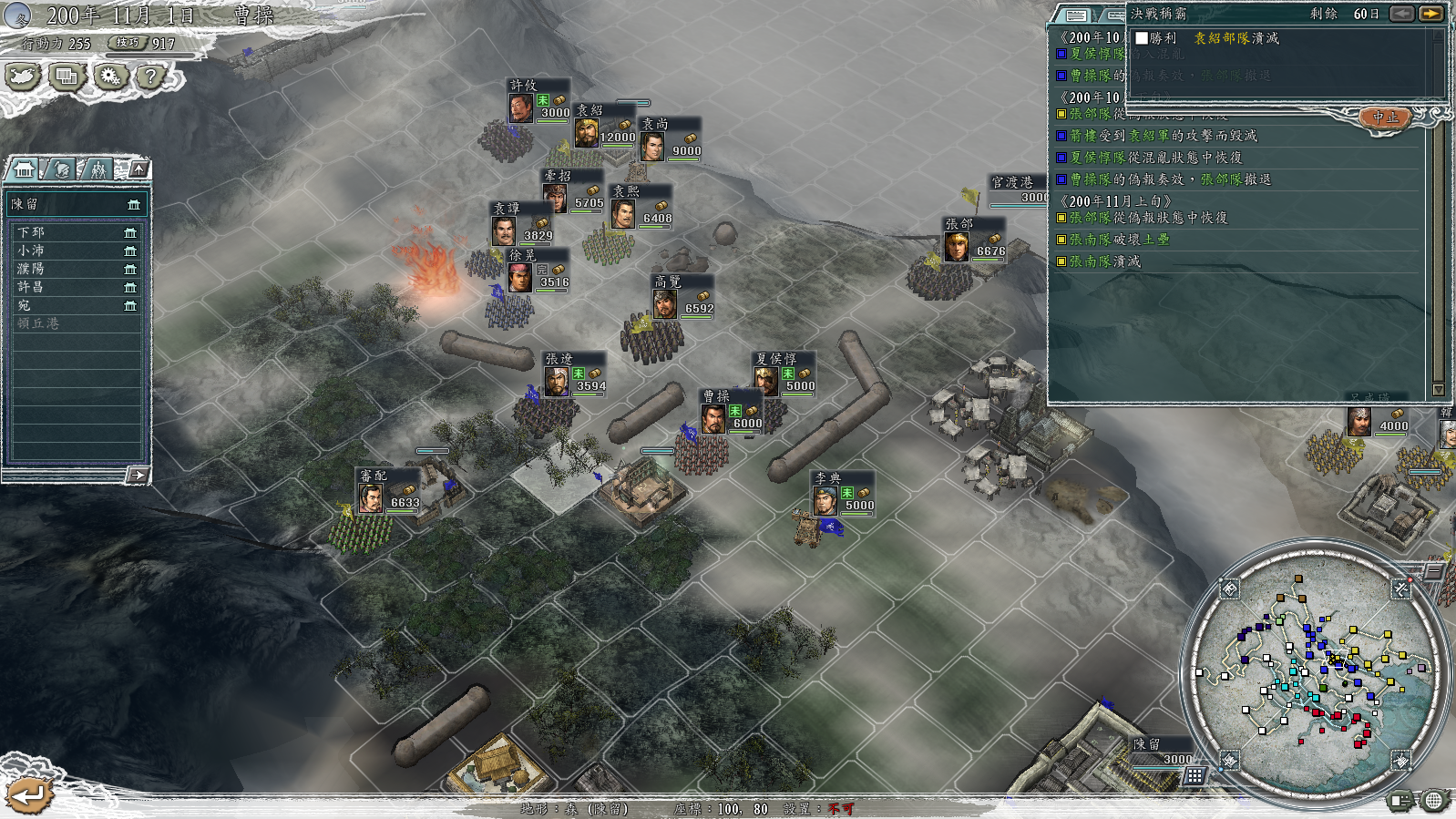This screenshot has height=819, width=1456.
Task: Click the overlapping windows icon button
Action: (x=67, y=77)
